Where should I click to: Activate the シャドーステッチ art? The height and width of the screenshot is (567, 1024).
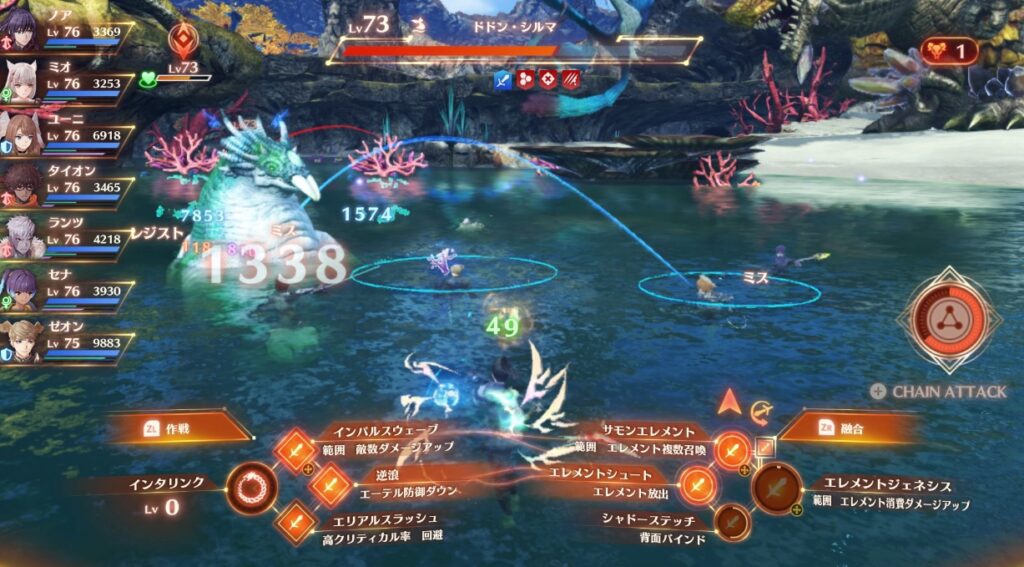tap(731, 521)
